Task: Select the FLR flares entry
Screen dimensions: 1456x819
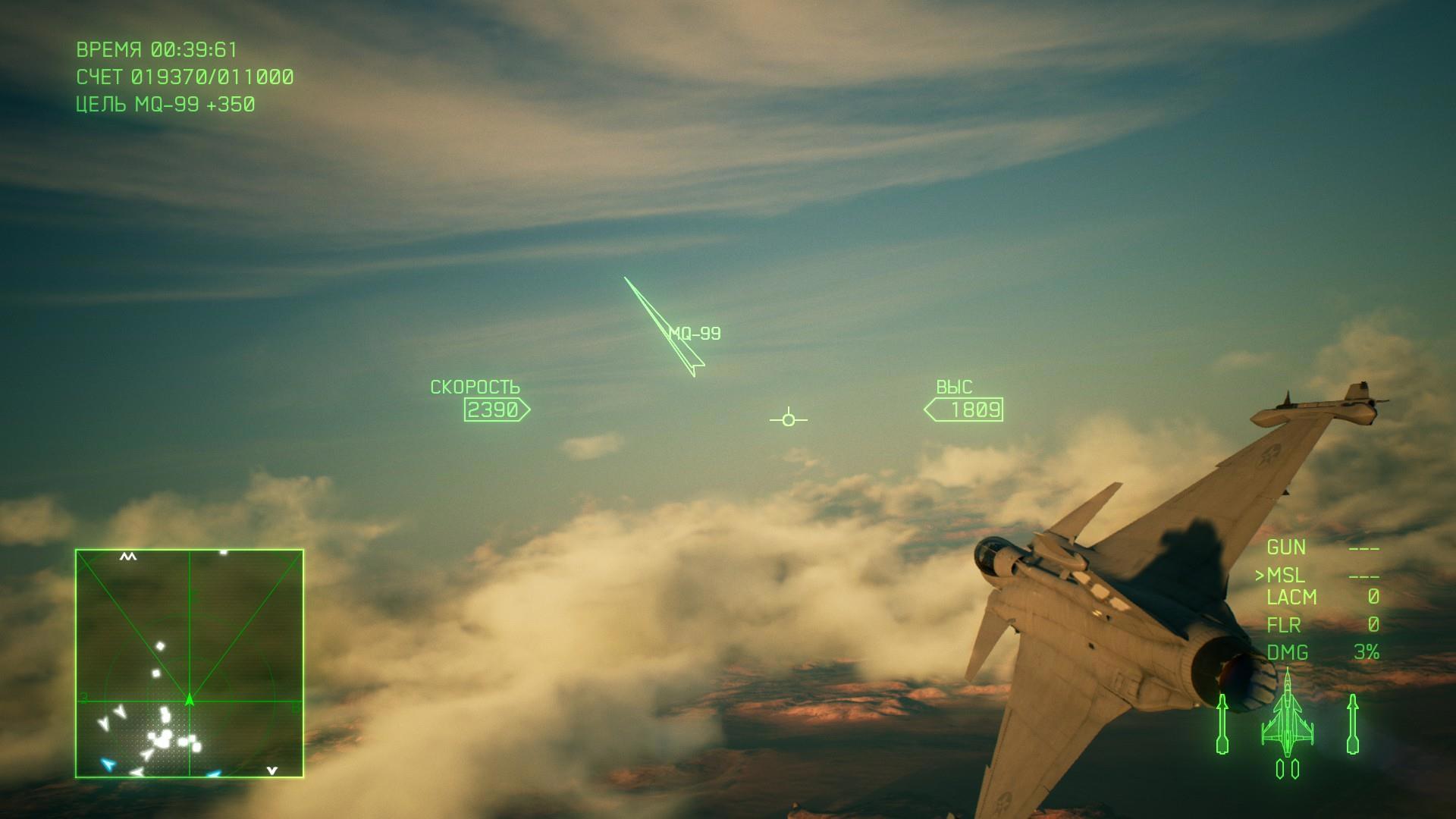Action: (1284, 625)
